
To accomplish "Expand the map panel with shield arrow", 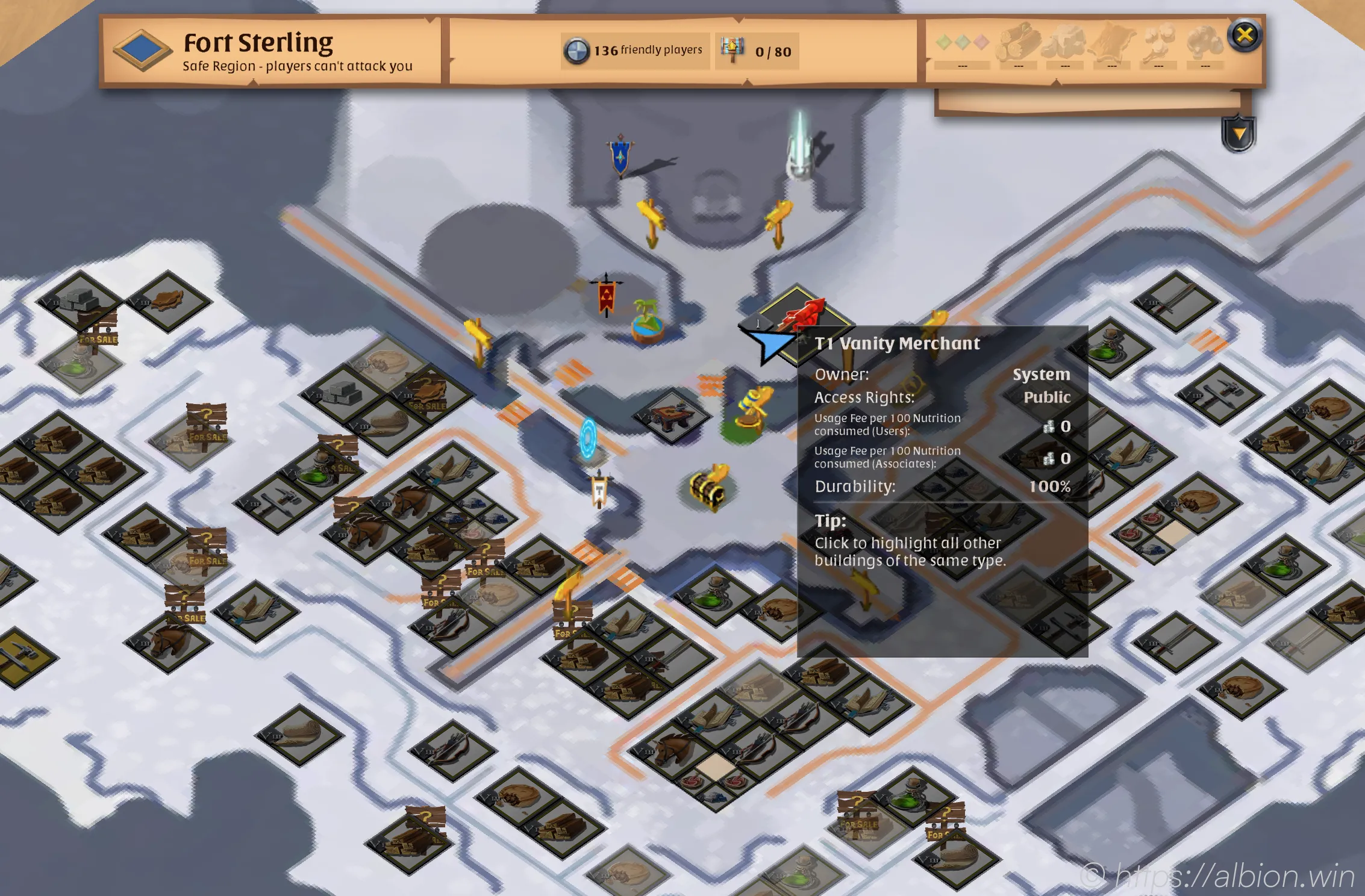I will [1238, 134].
